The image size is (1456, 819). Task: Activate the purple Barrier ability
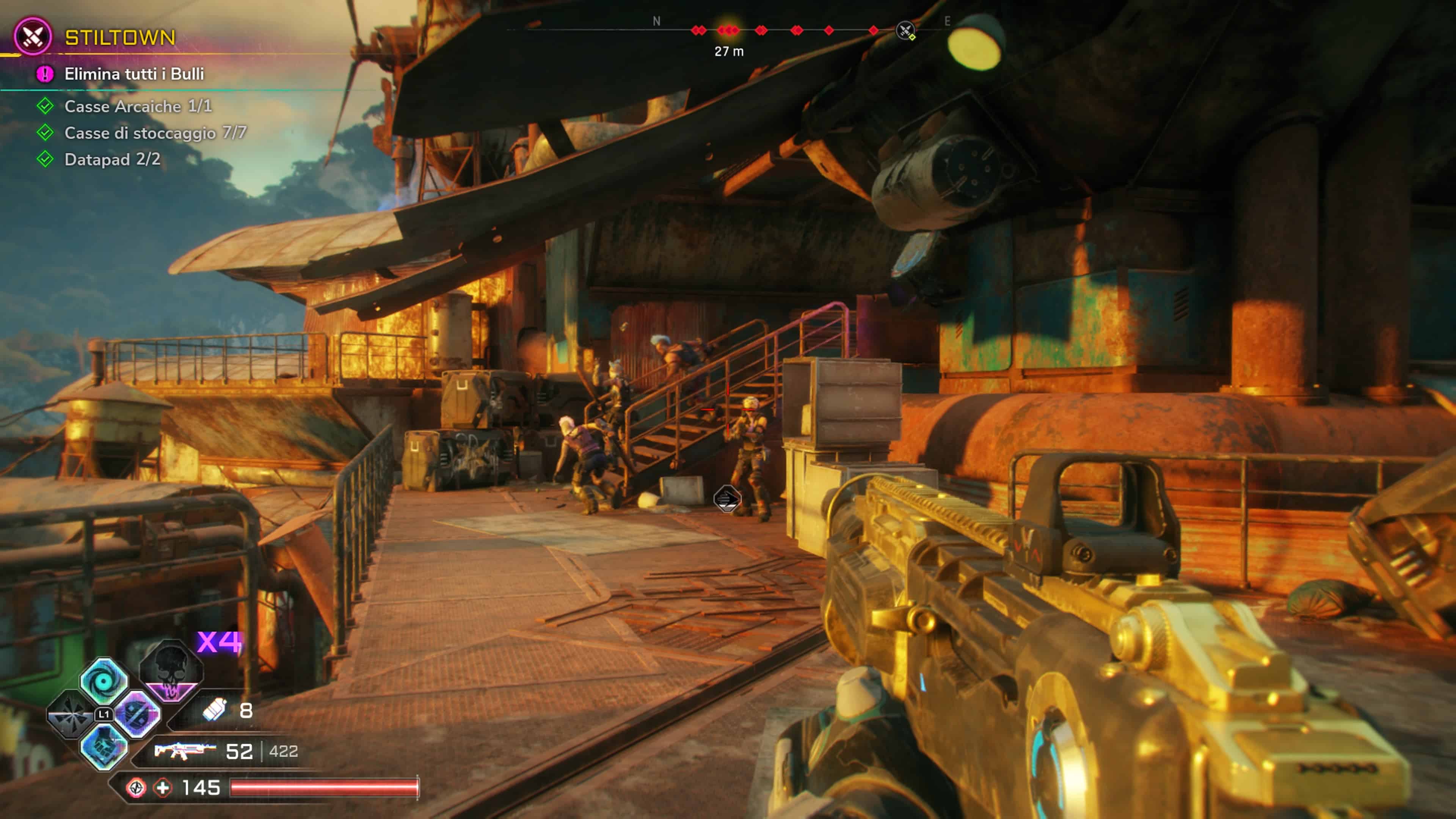[137, 714]
